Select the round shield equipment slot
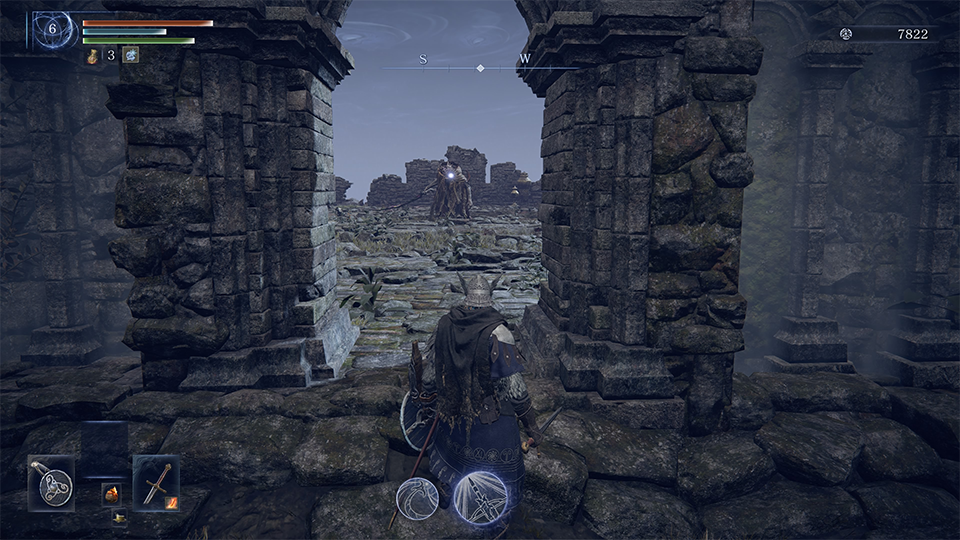The image size is (960, 540). (51, 483)
